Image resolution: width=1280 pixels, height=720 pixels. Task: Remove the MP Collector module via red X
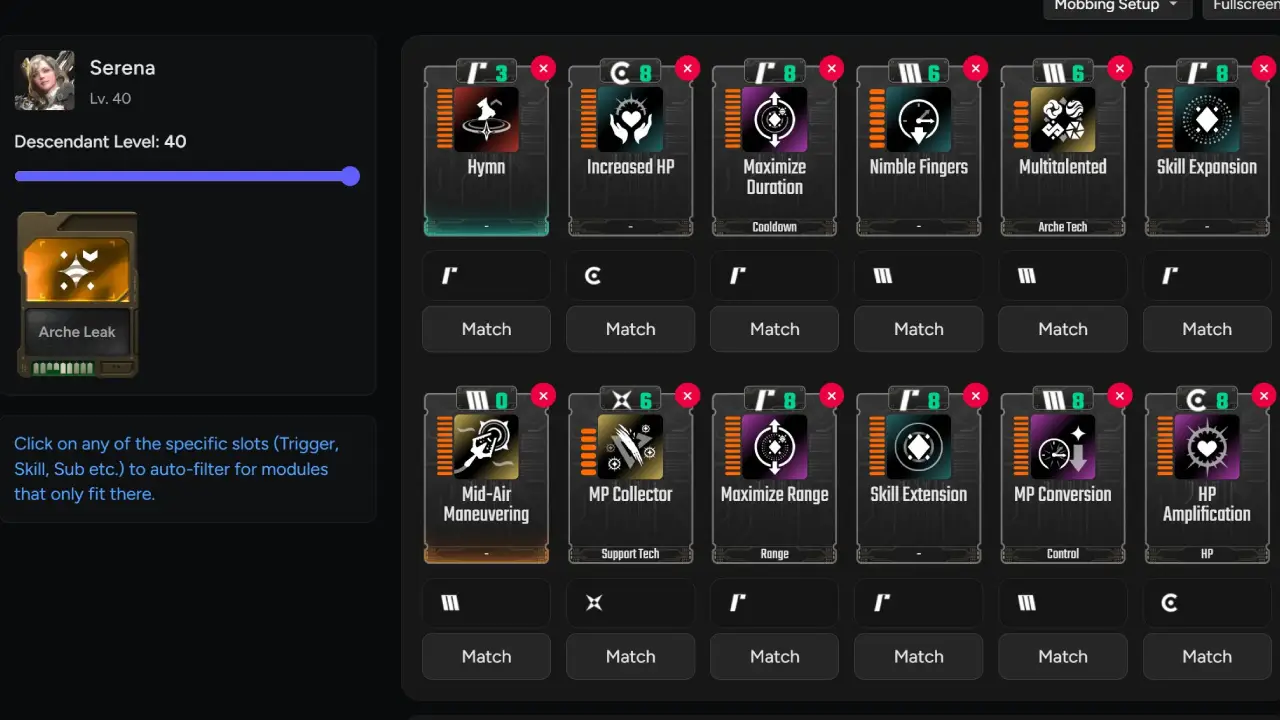687,396
